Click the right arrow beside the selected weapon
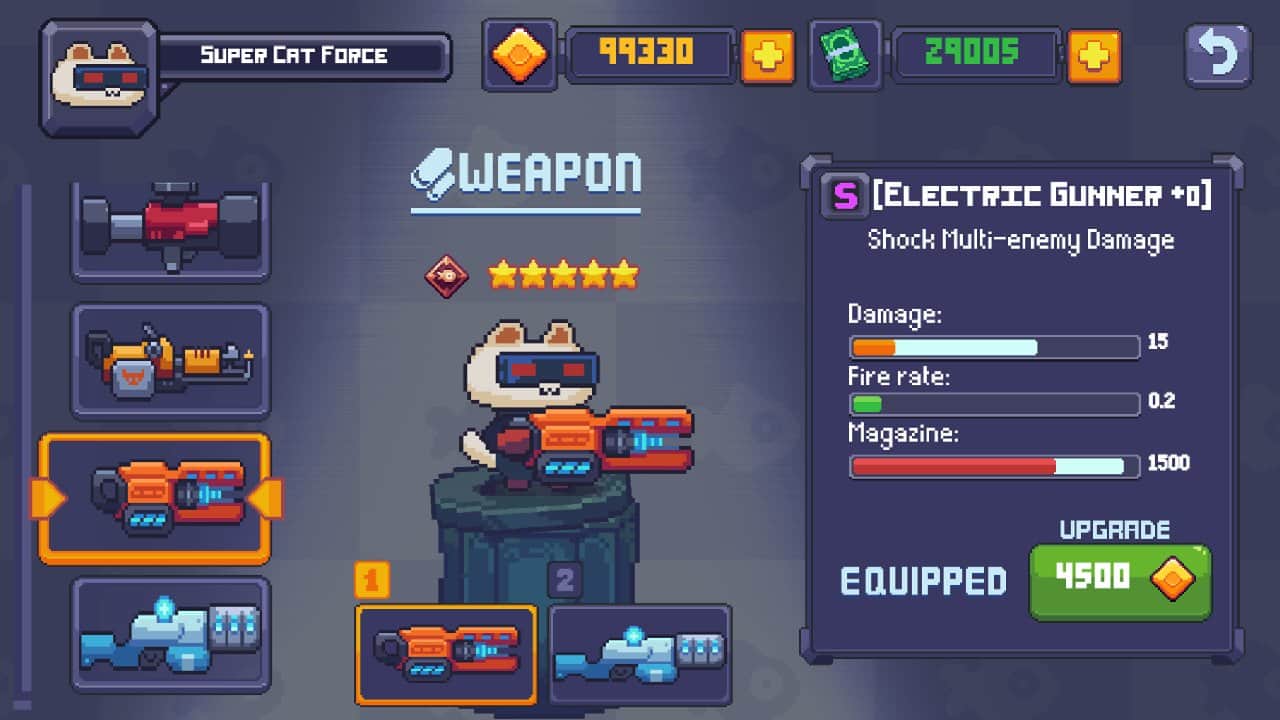 coord(268,497)
